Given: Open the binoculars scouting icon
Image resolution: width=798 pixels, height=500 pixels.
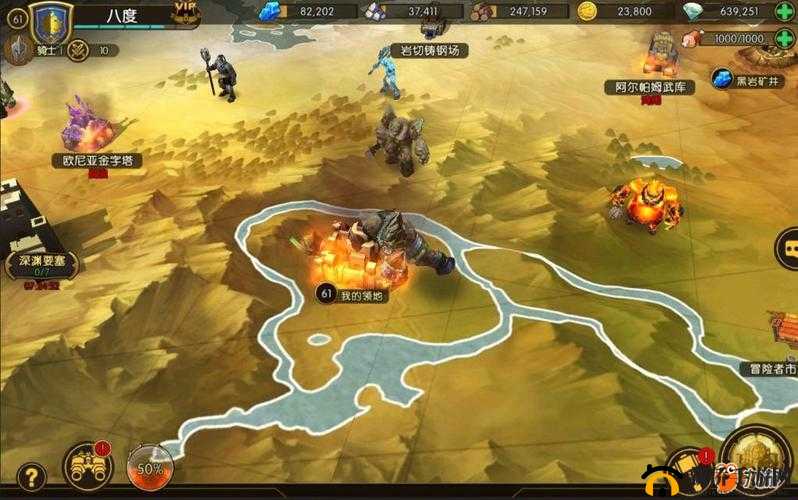Looking at the screenshot, I should point(87,465).
